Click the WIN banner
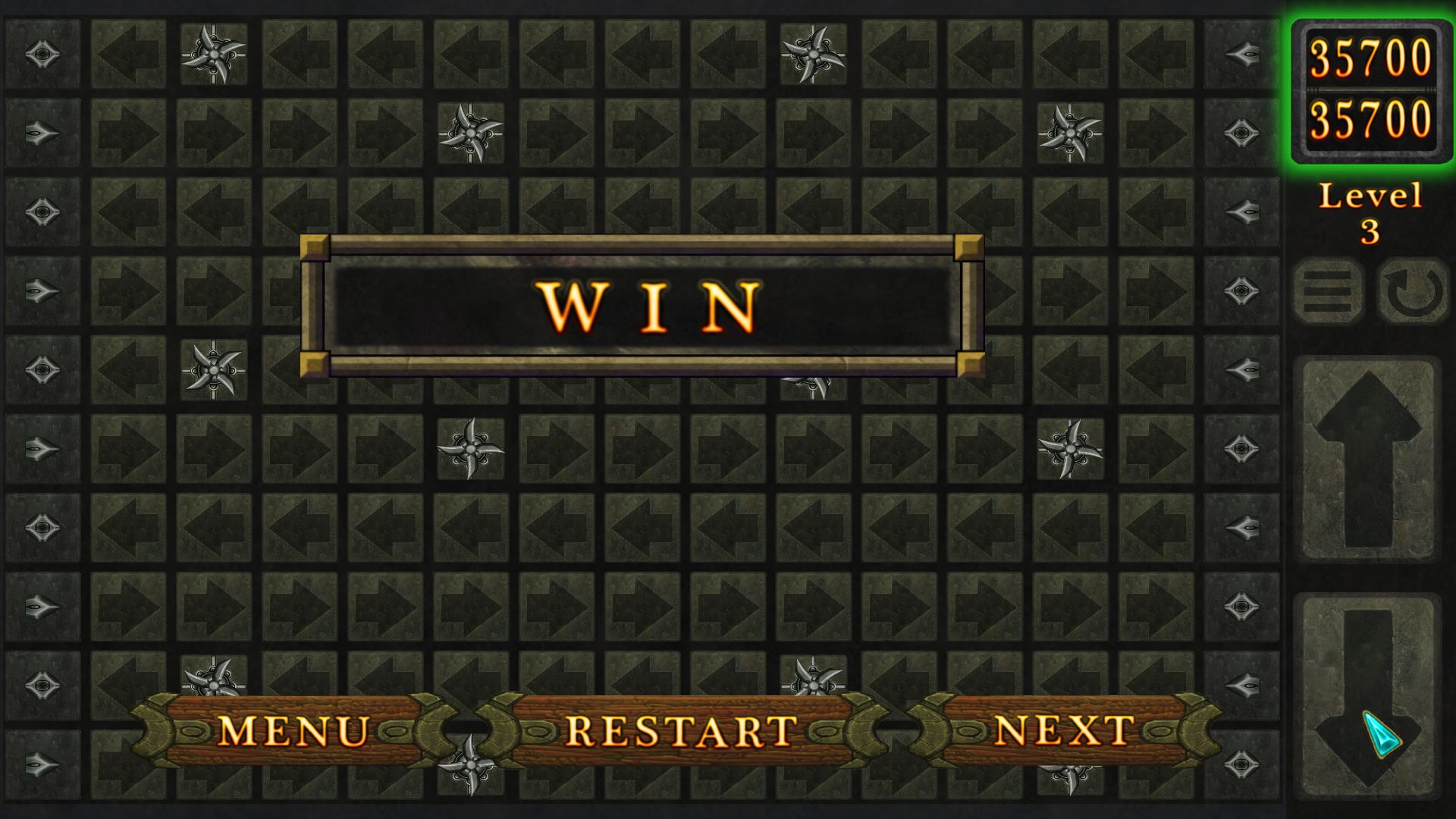The height and width of the screenshot is (819, 1456). click(643, 302)
